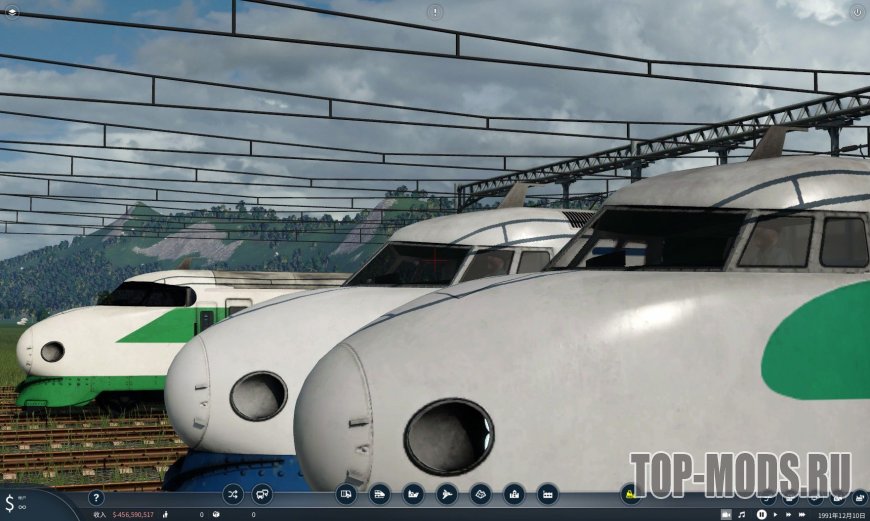Set game speed to double fast-forward
Viewport: 870px width, 521px height.
click(788, 514)
